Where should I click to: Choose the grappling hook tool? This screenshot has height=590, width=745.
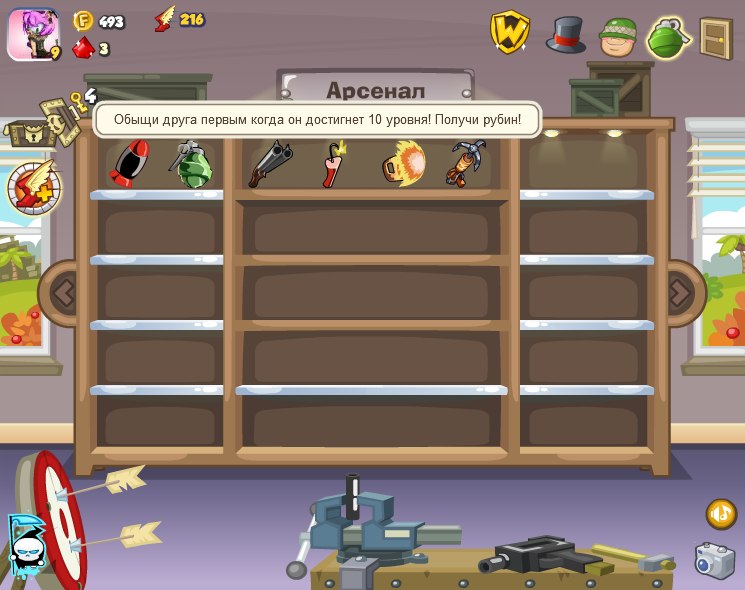[466, 163]
